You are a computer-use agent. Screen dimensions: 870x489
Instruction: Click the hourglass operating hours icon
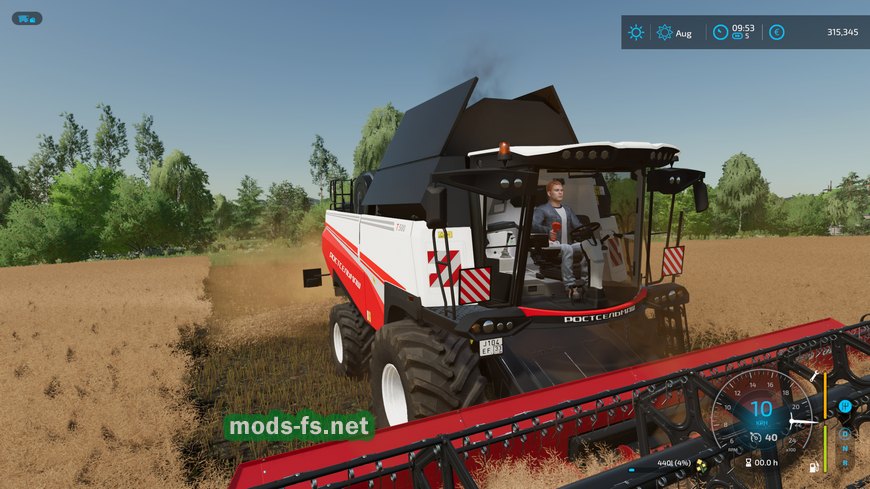[747, 463]
